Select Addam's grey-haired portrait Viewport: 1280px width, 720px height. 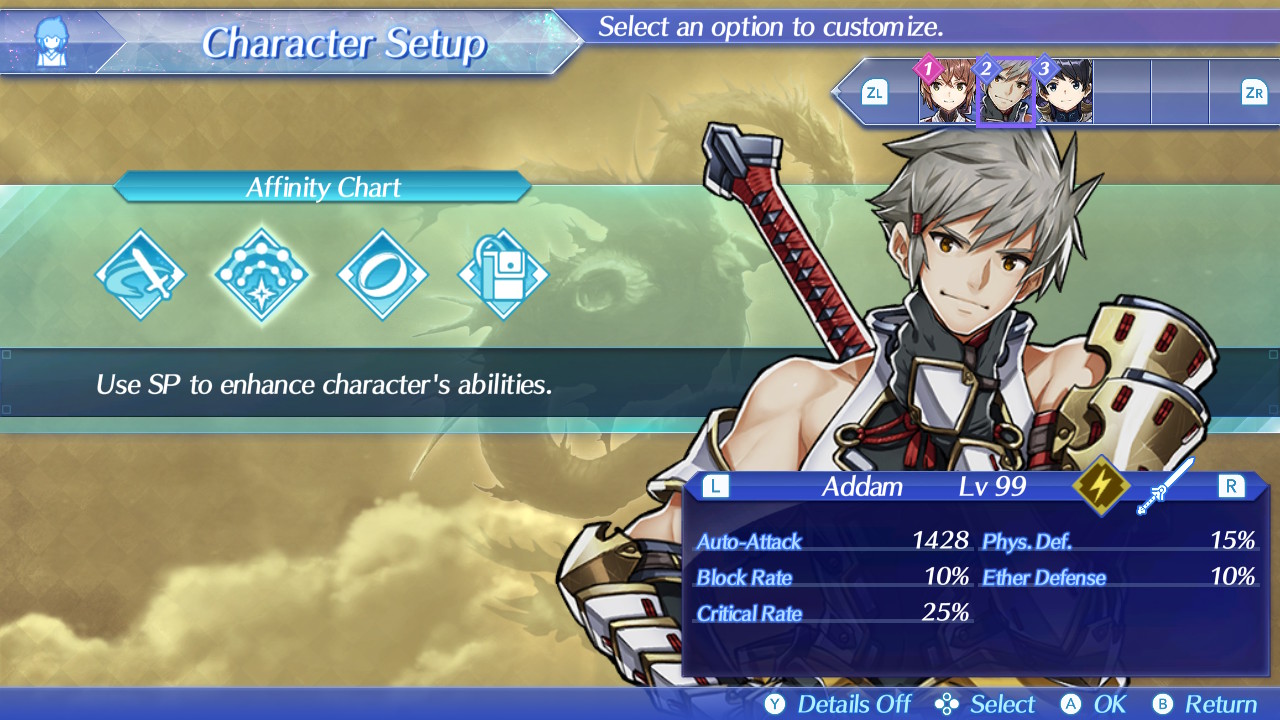click(1005, 93)
